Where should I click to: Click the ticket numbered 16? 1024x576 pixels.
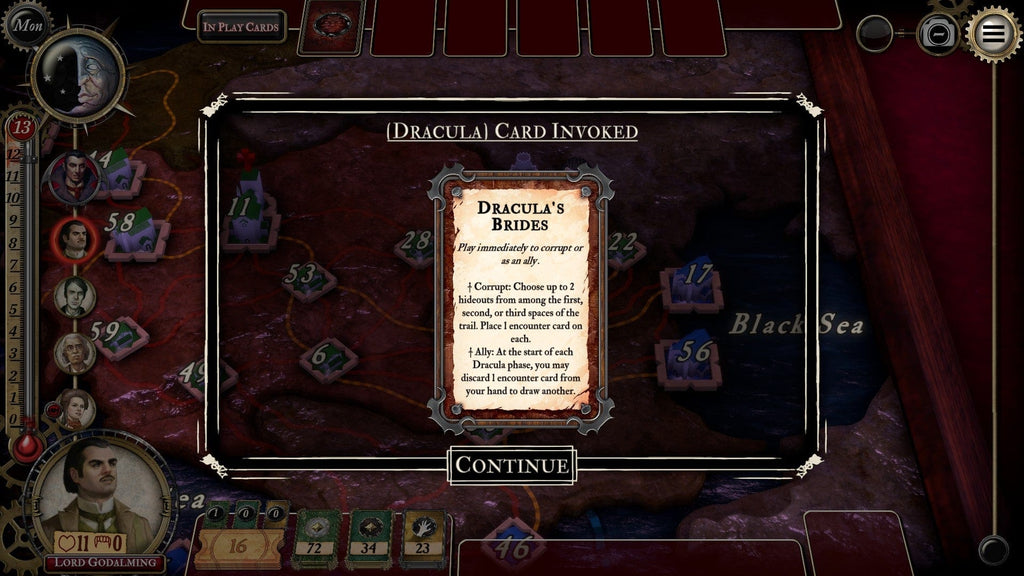click(239, 546)
